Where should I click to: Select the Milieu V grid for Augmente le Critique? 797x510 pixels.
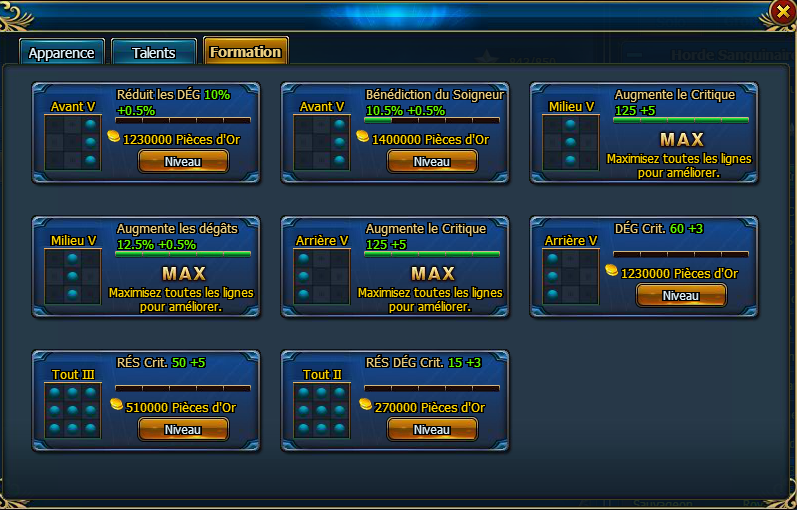coord(571,142)
